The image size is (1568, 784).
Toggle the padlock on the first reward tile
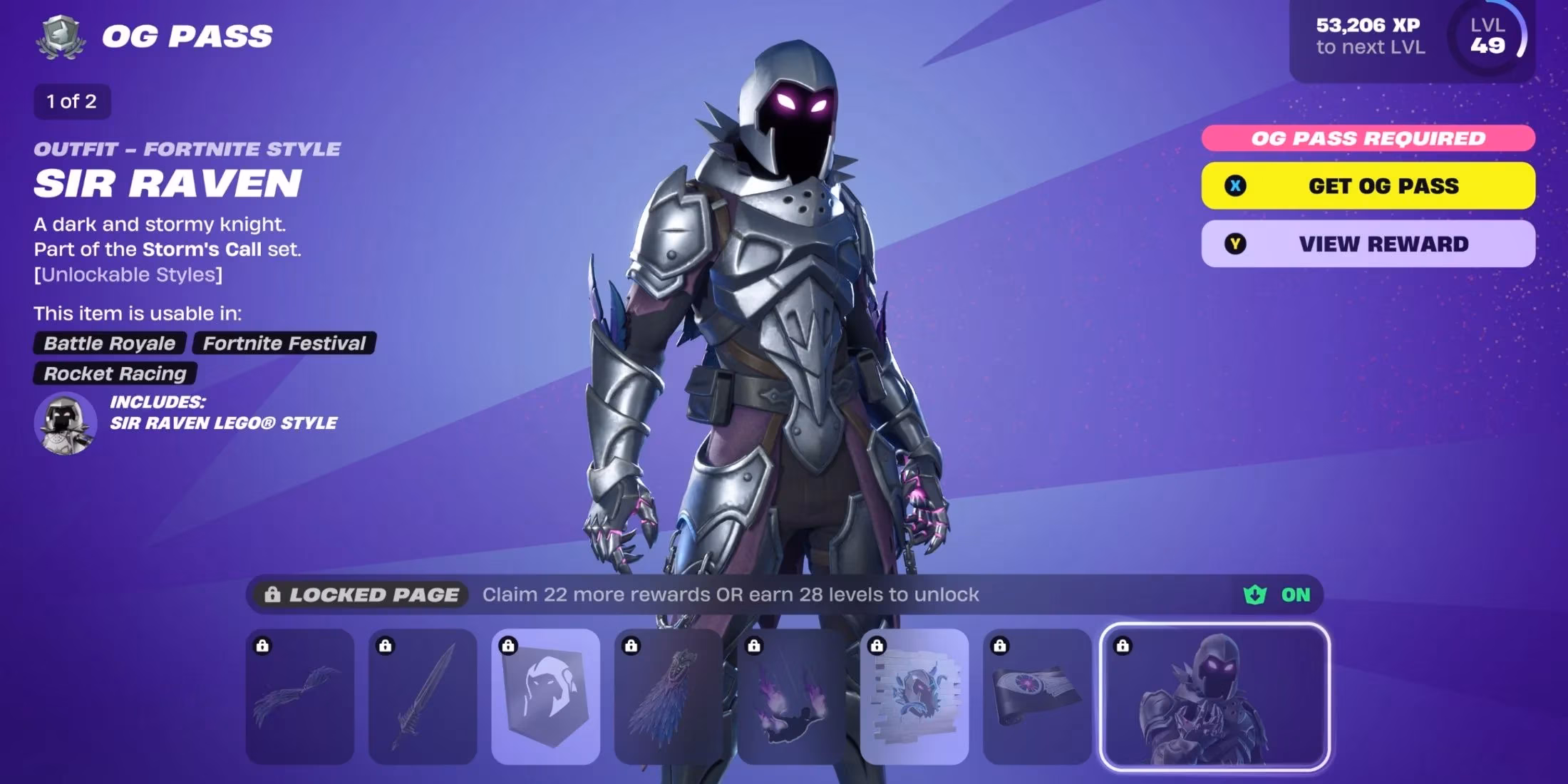tap(262, 647)
